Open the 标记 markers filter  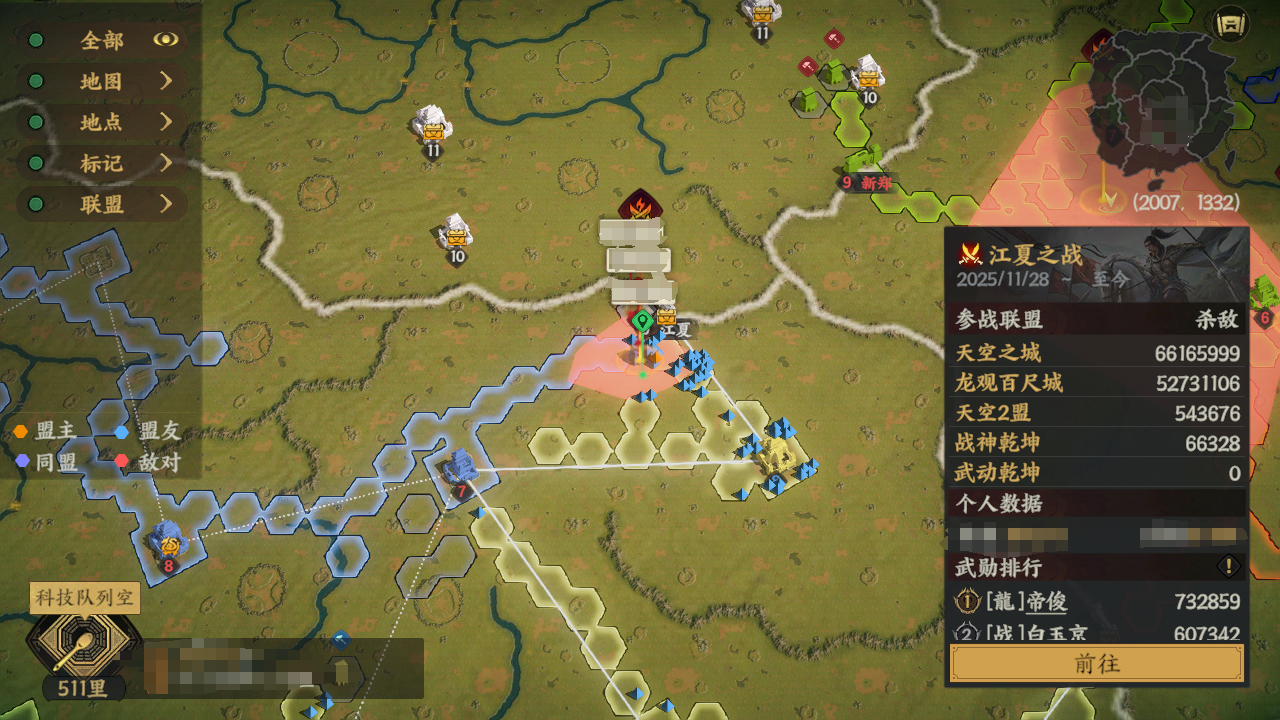(101, 163)
